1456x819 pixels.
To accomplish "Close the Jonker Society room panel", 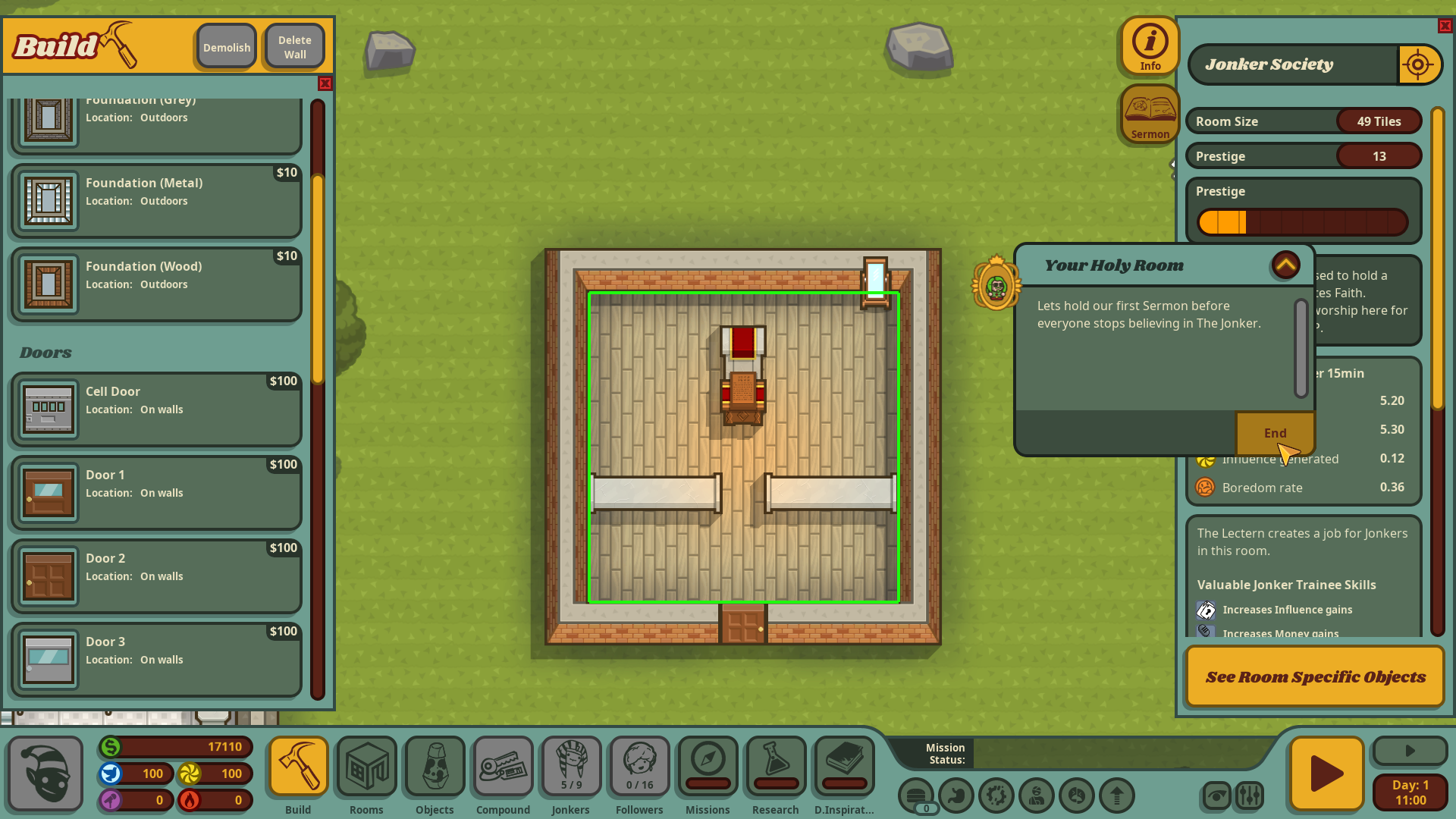I will click(1445, 26).
